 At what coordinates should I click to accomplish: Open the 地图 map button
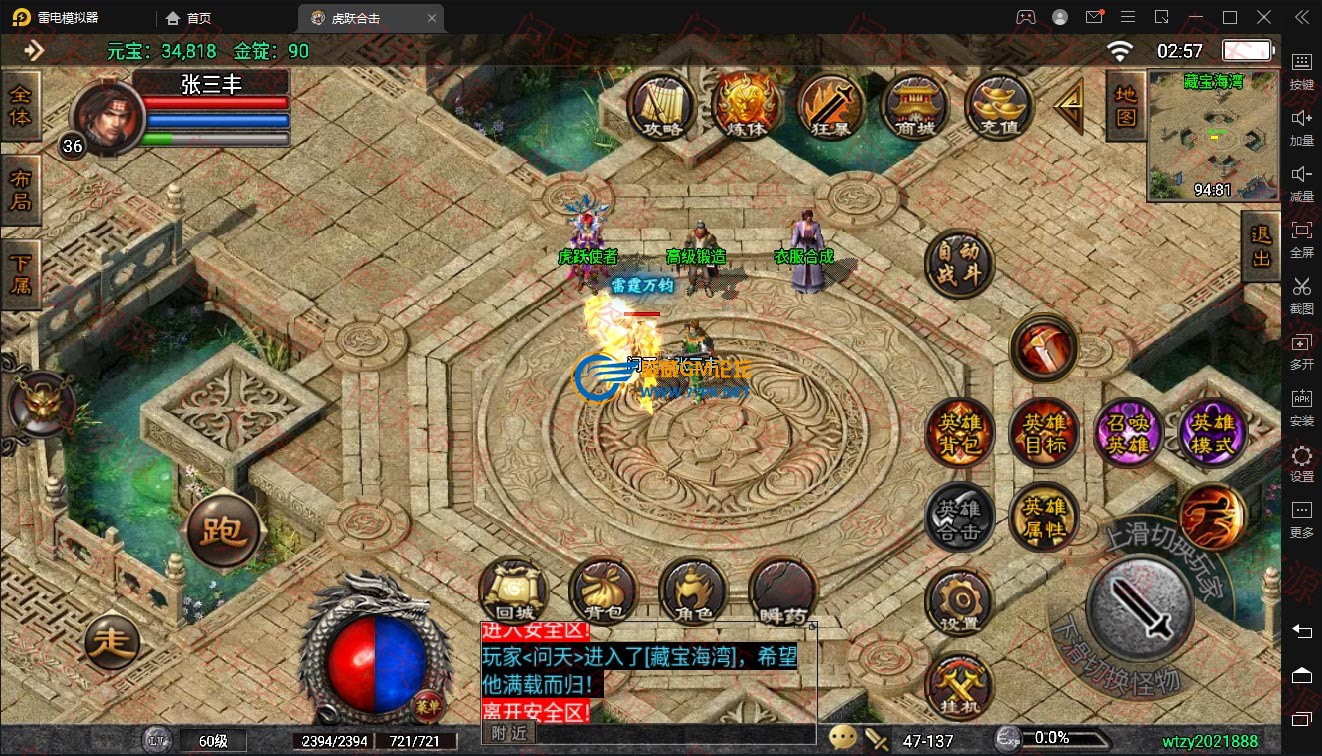coord(1126,105)
